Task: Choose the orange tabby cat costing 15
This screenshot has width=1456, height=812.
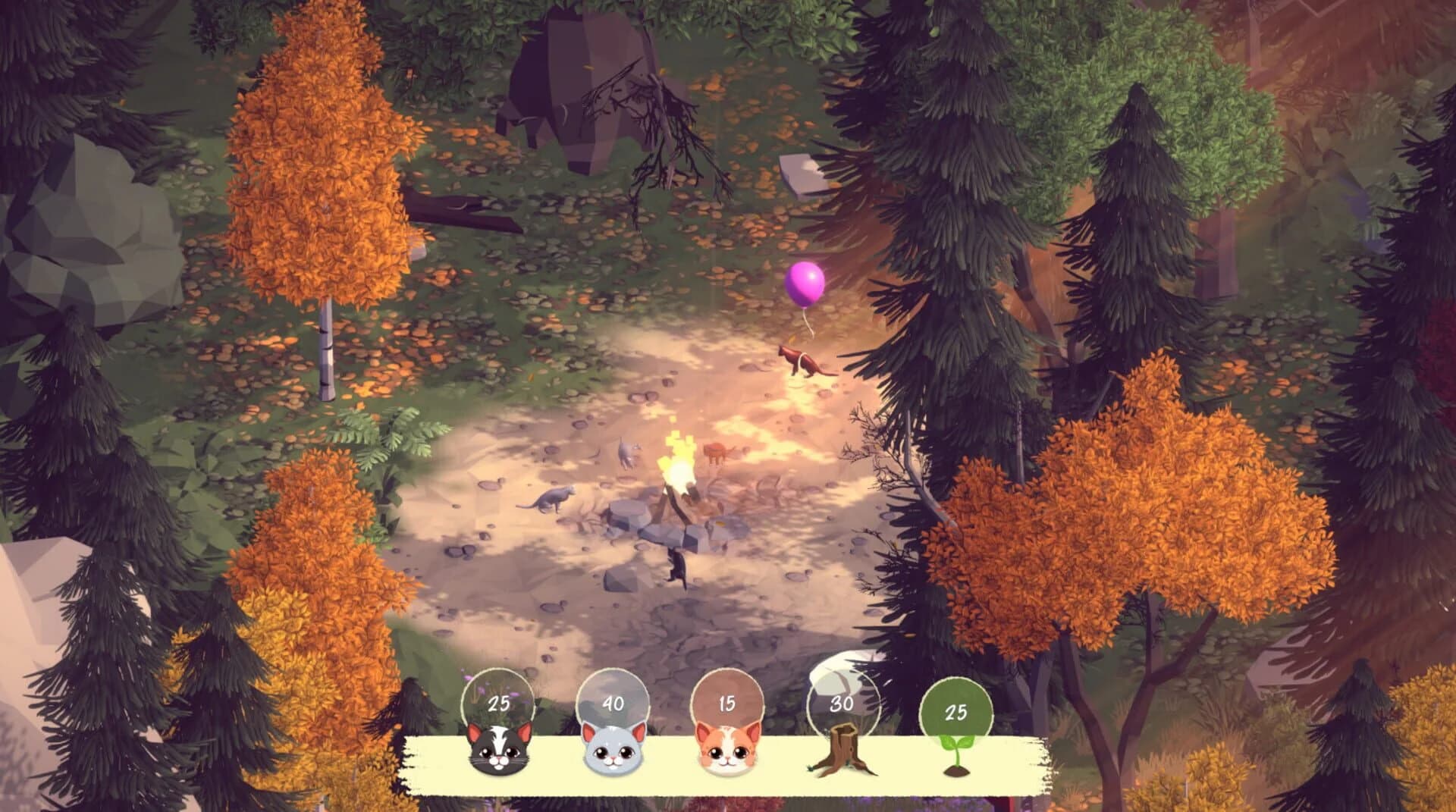Action: tap(726, 748)
